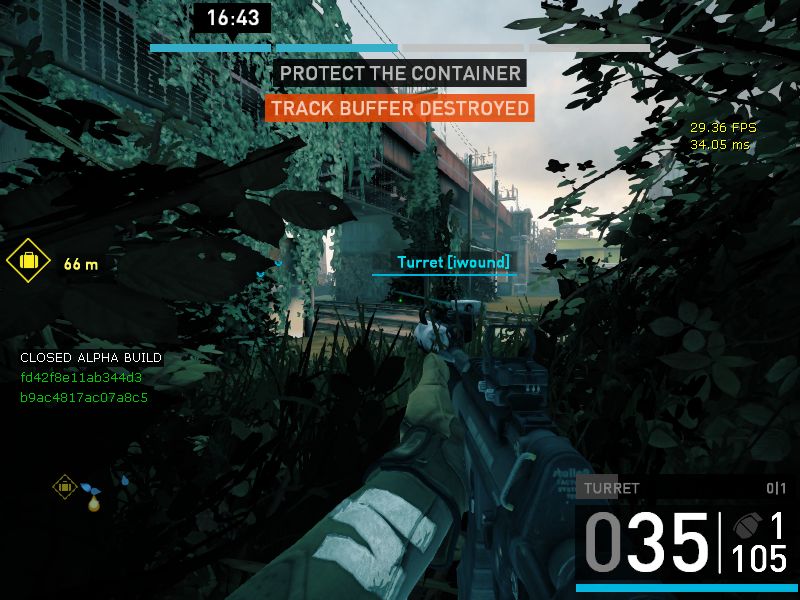The image size is (800, 600).
Task: Select the grenade icon in the ammo panel
Action: point(747,526)
